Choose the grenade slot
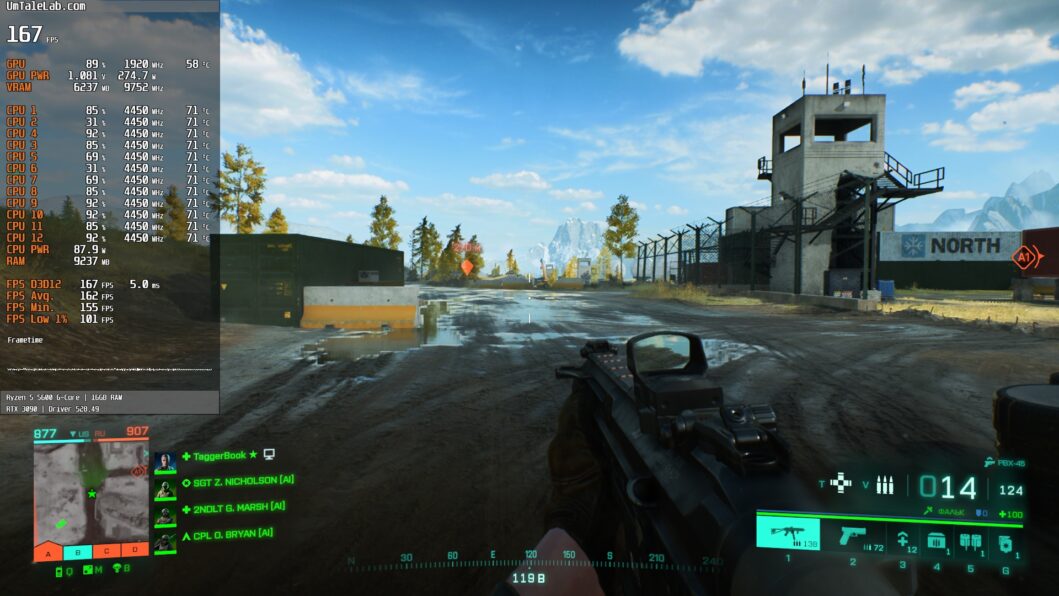Viewport: 1059px width, 596px height. click(1004, 543)
